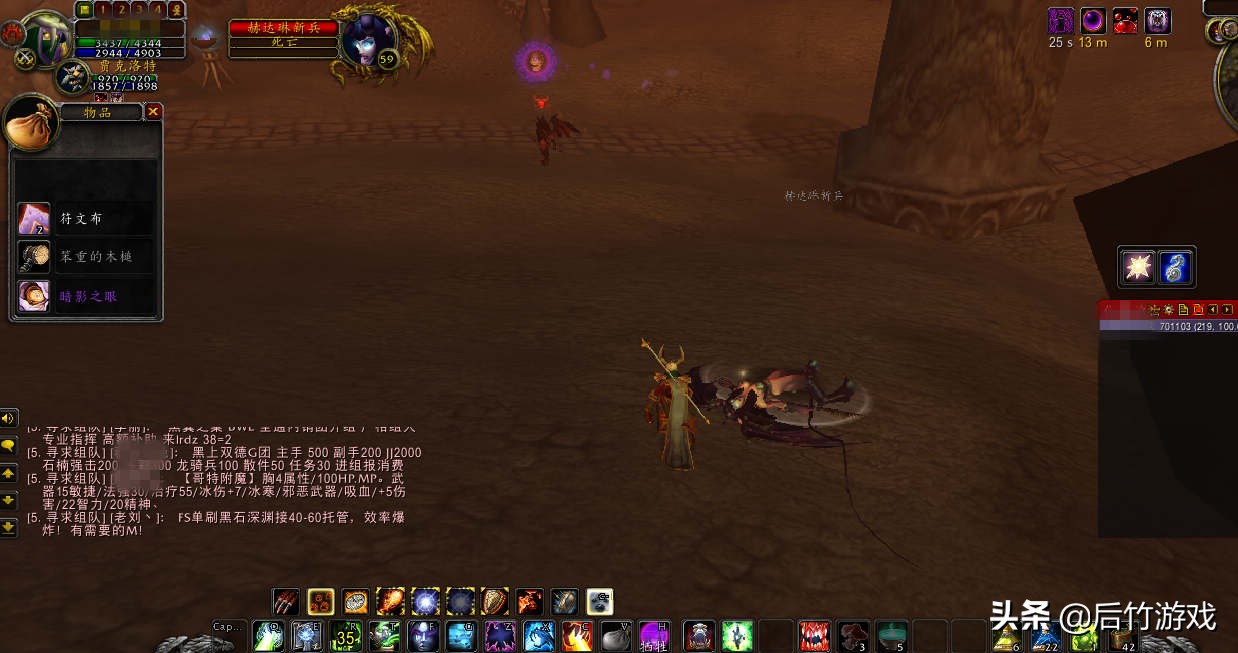The height and width of the screenshot is (653, 1238).
Task: Loot the 符文布 cloth item
Action: pos(34,219)
